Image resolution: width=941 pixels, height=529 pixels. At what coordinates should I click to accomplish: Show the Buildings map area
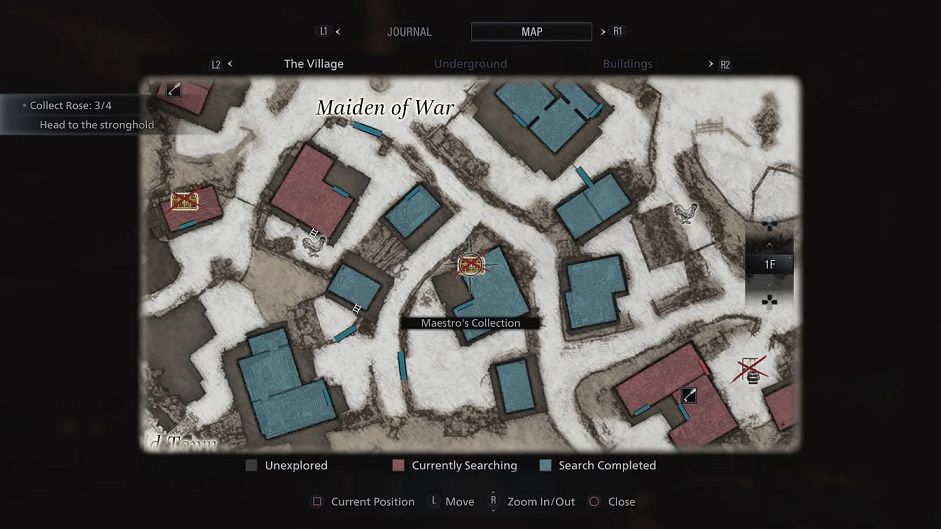tap(627, 64)
